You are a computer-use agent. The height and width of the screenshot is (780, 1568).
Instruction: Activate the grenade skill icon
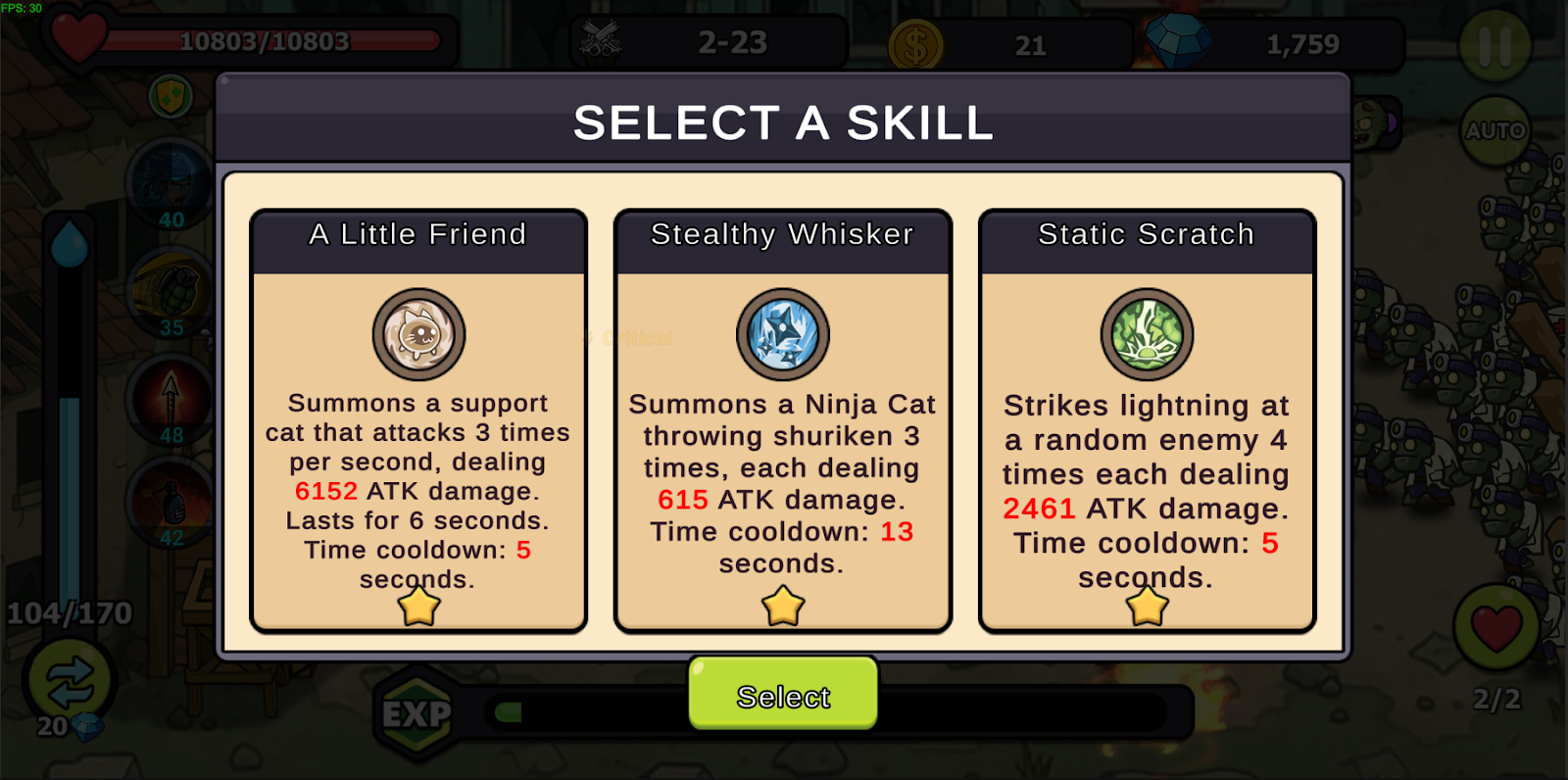(172, 292)
